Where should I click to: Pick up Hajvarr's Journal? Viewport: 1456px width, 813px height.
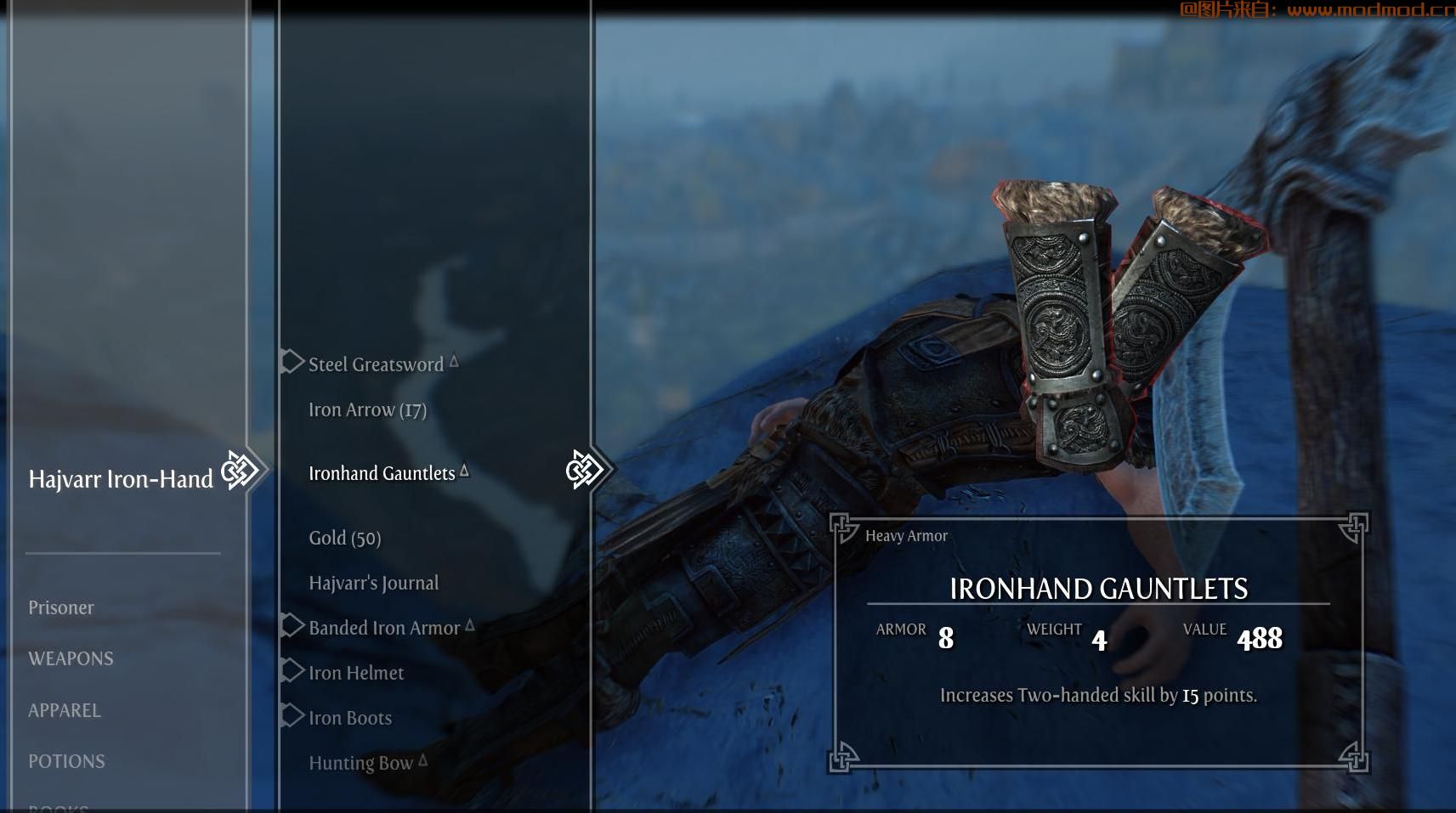tap(373, 583)
